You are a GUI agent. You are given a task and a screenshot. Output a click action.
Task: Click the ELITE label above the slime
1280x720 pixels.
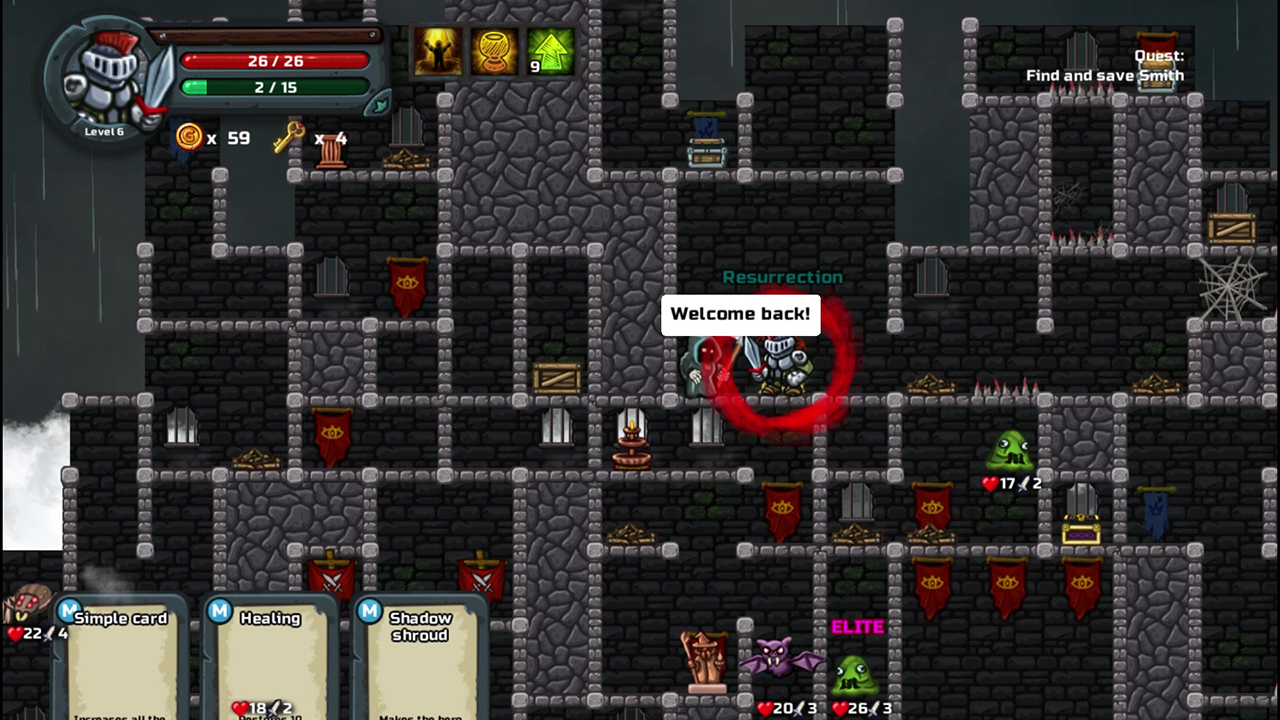point(857,627)
